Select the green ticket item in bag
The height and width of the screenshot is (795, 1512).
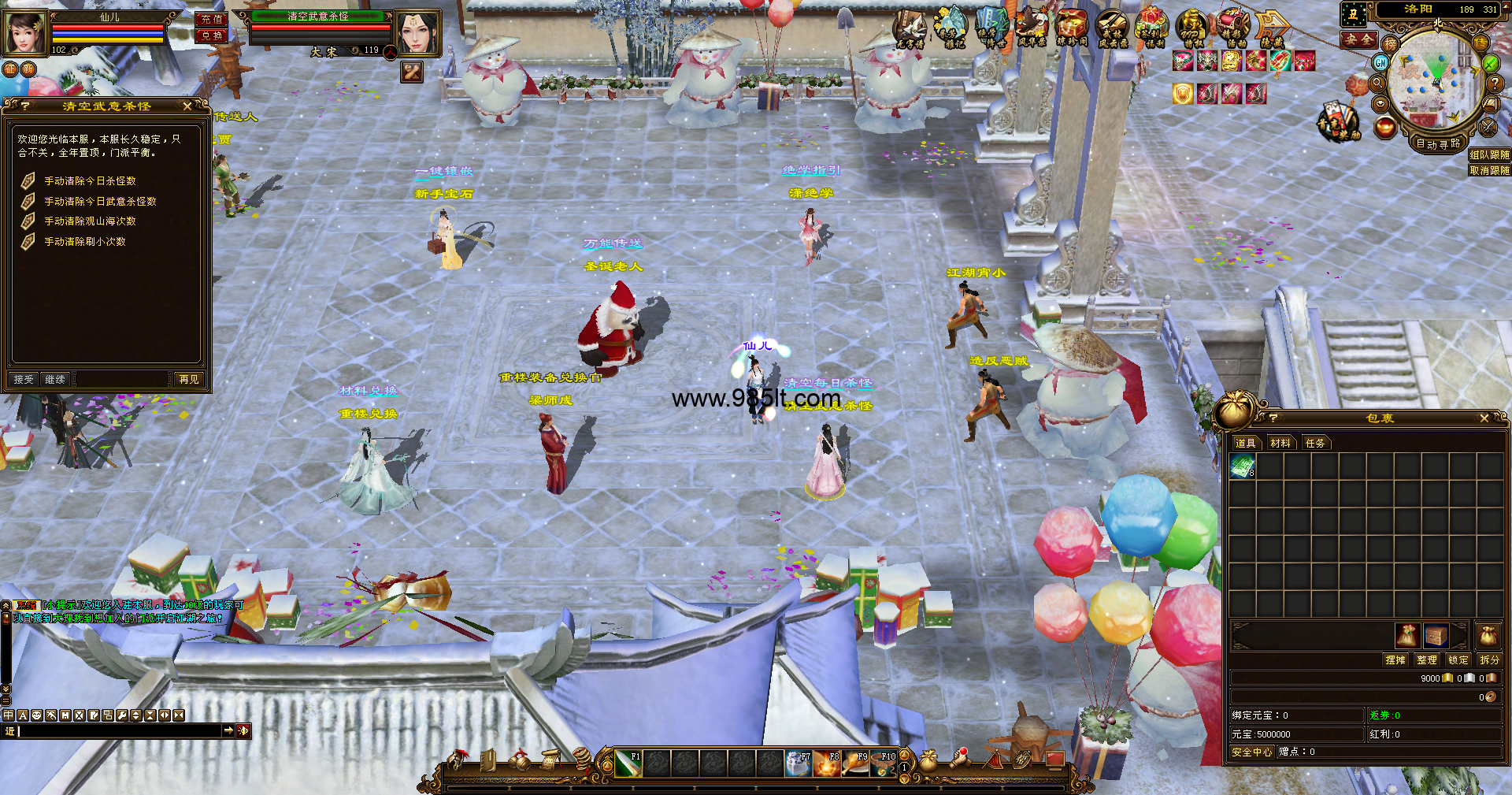pos(1243,467)
